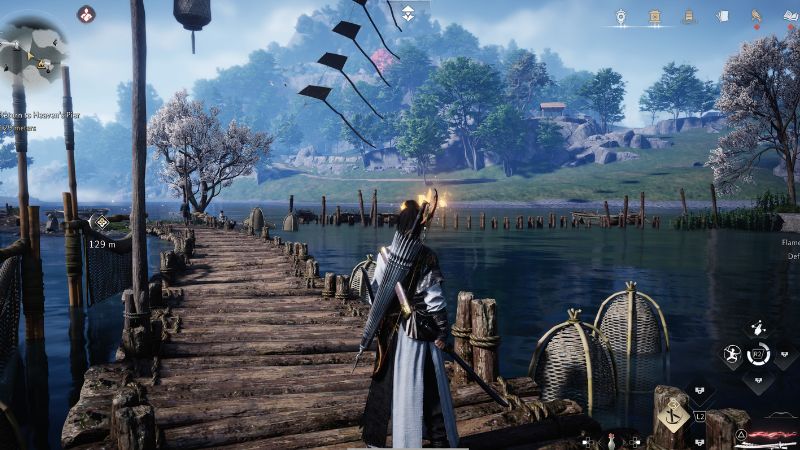This screenshot has height=450, width=800.
Task: Click the top-center compass direction marker
Action: click(408, 12)
